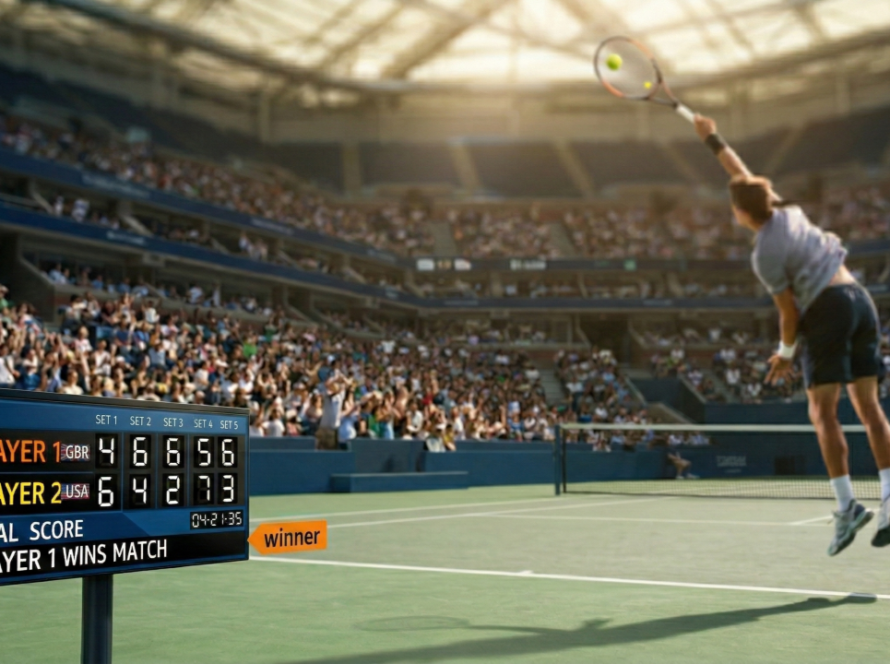Click the orange winner tag
890x664 pixels.
coord(290,538)
